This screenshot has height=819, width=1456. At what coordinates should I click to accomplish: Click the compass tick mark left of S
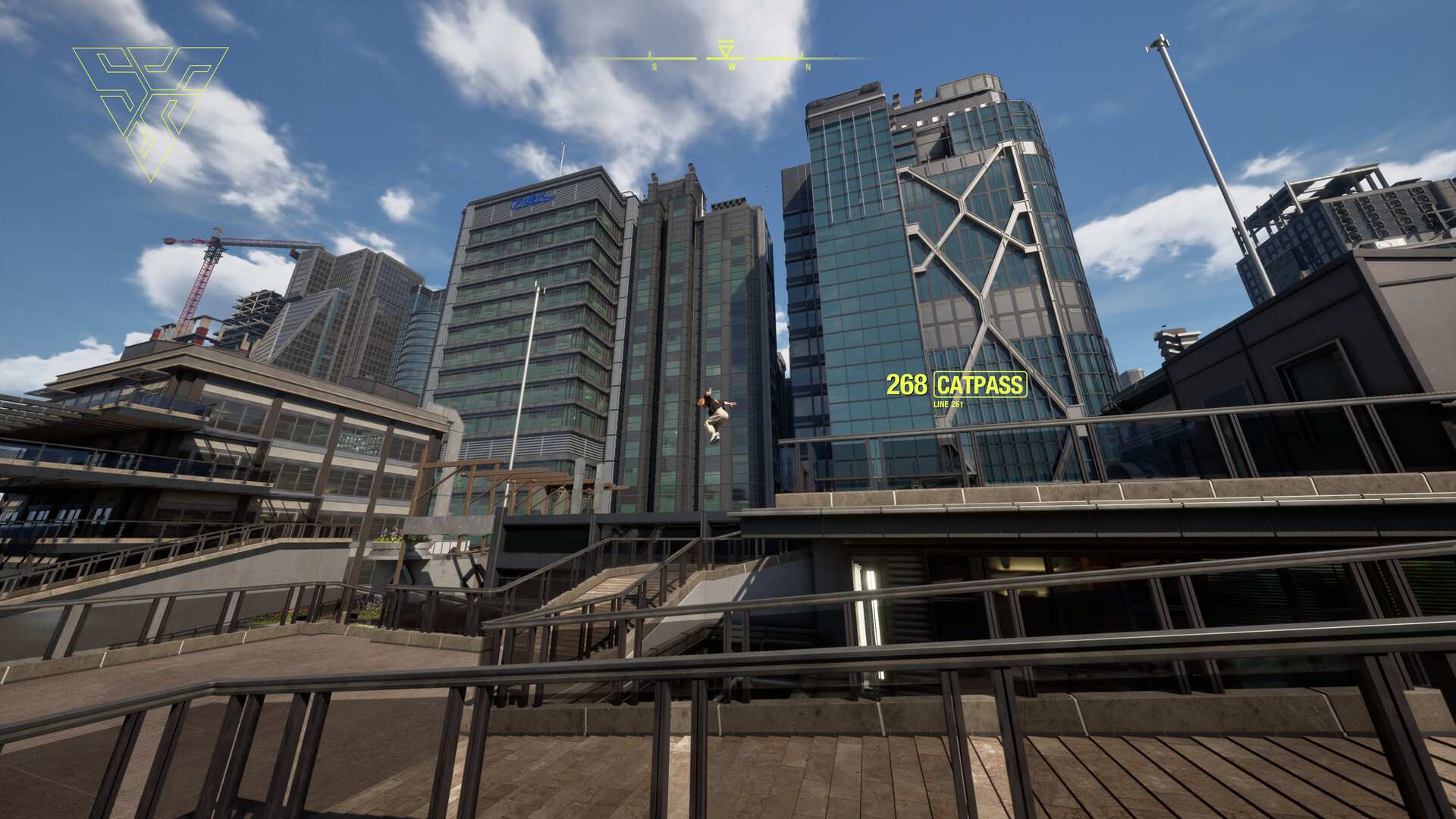click(651, 55)
